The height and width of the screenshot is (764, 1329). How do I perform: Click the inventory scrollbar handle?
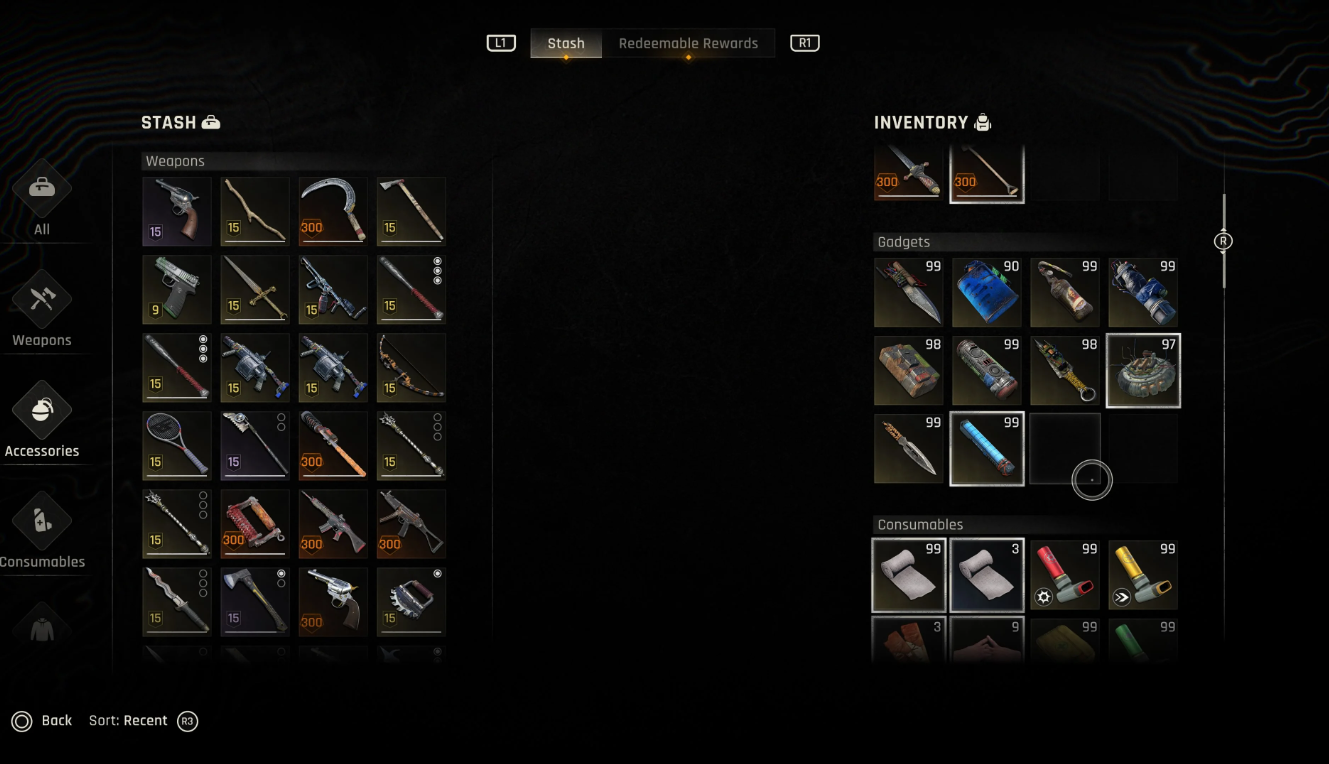1223,241
